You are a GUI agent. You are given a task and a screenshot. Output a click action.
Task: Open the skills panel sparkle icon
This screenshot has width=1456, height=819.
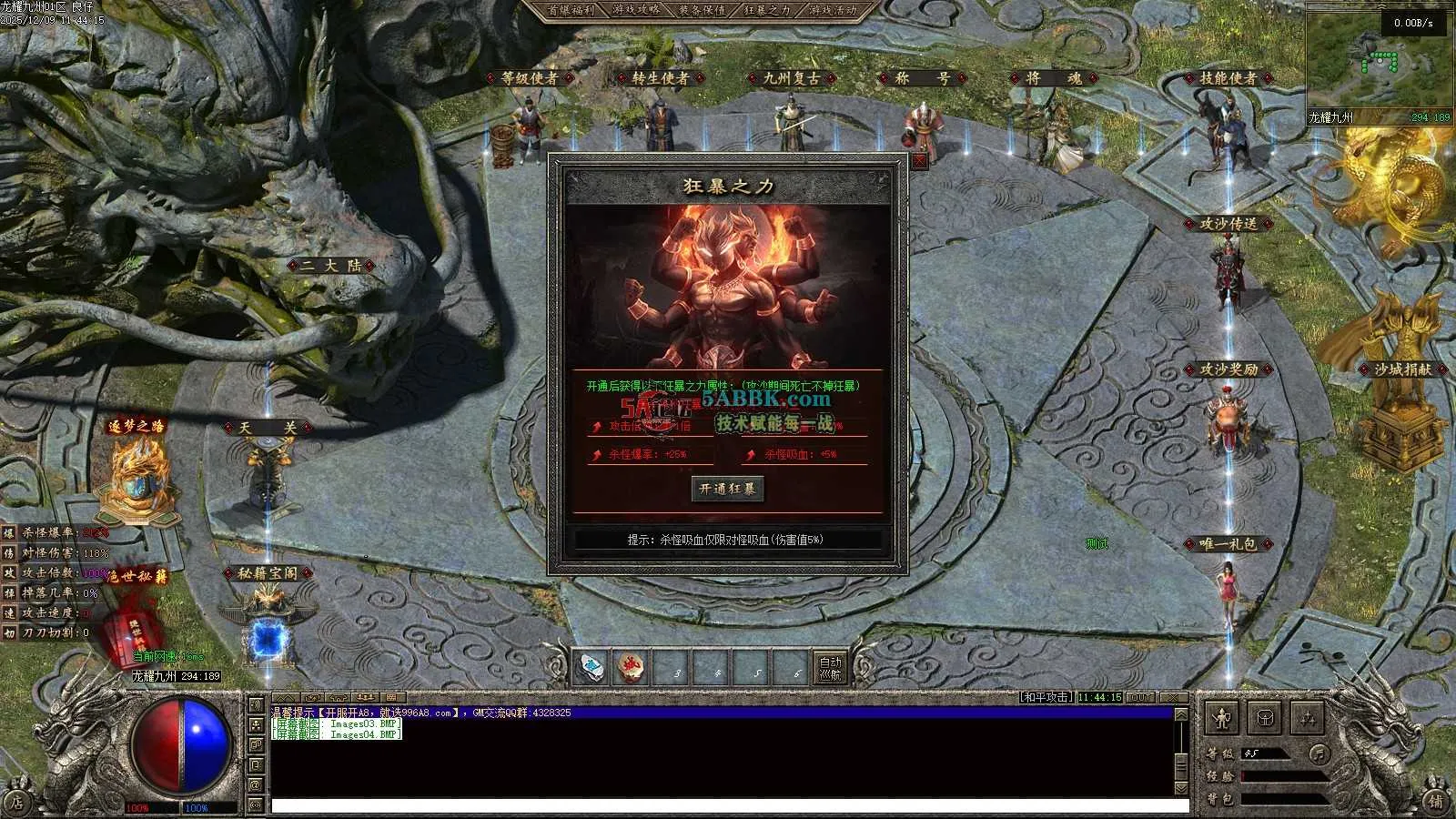pyautogui.click(x=1307, y=719)
